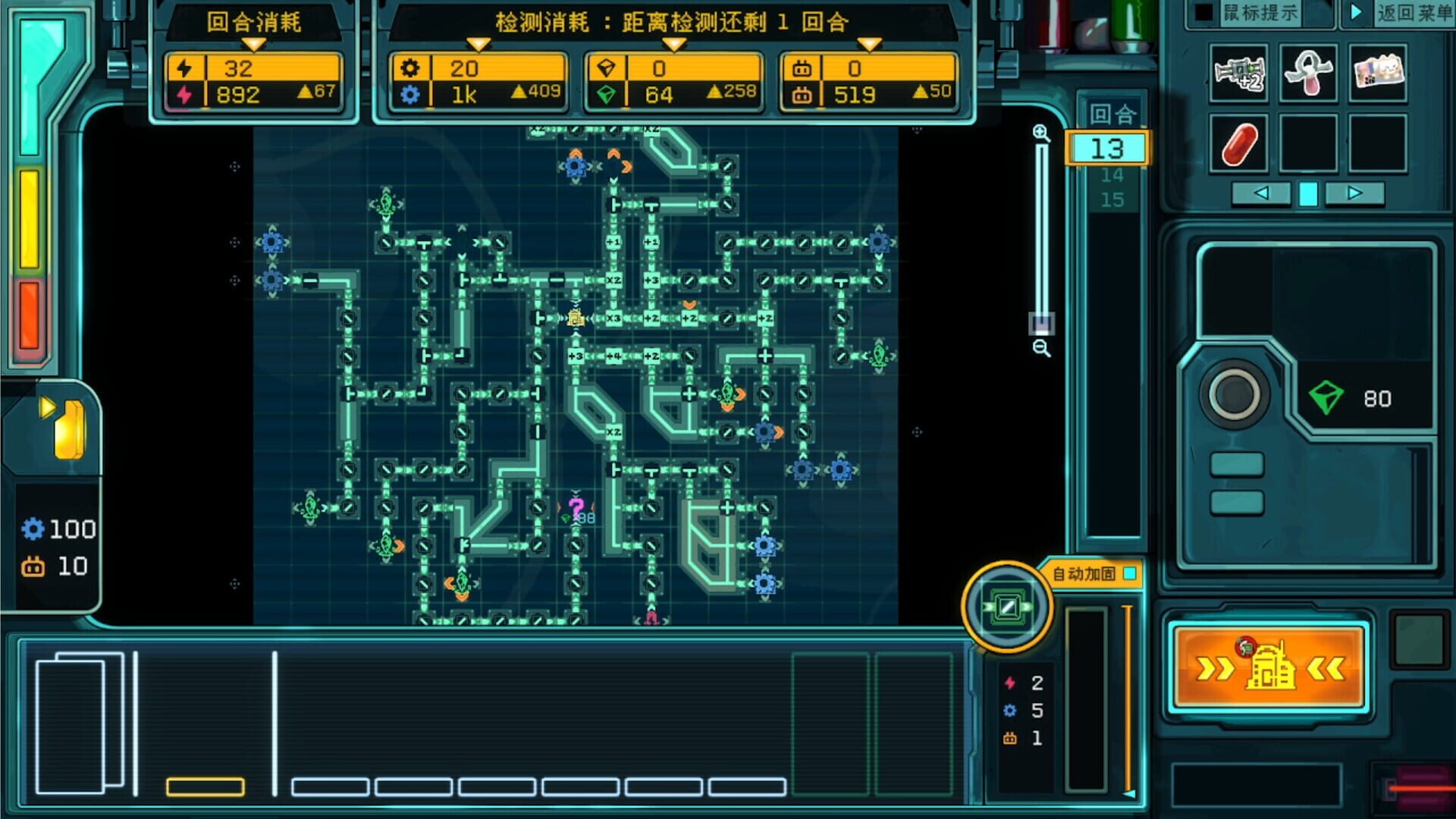Toggle the arrow switch beside 返回菜单
1456x819 pixels.
1358,11
